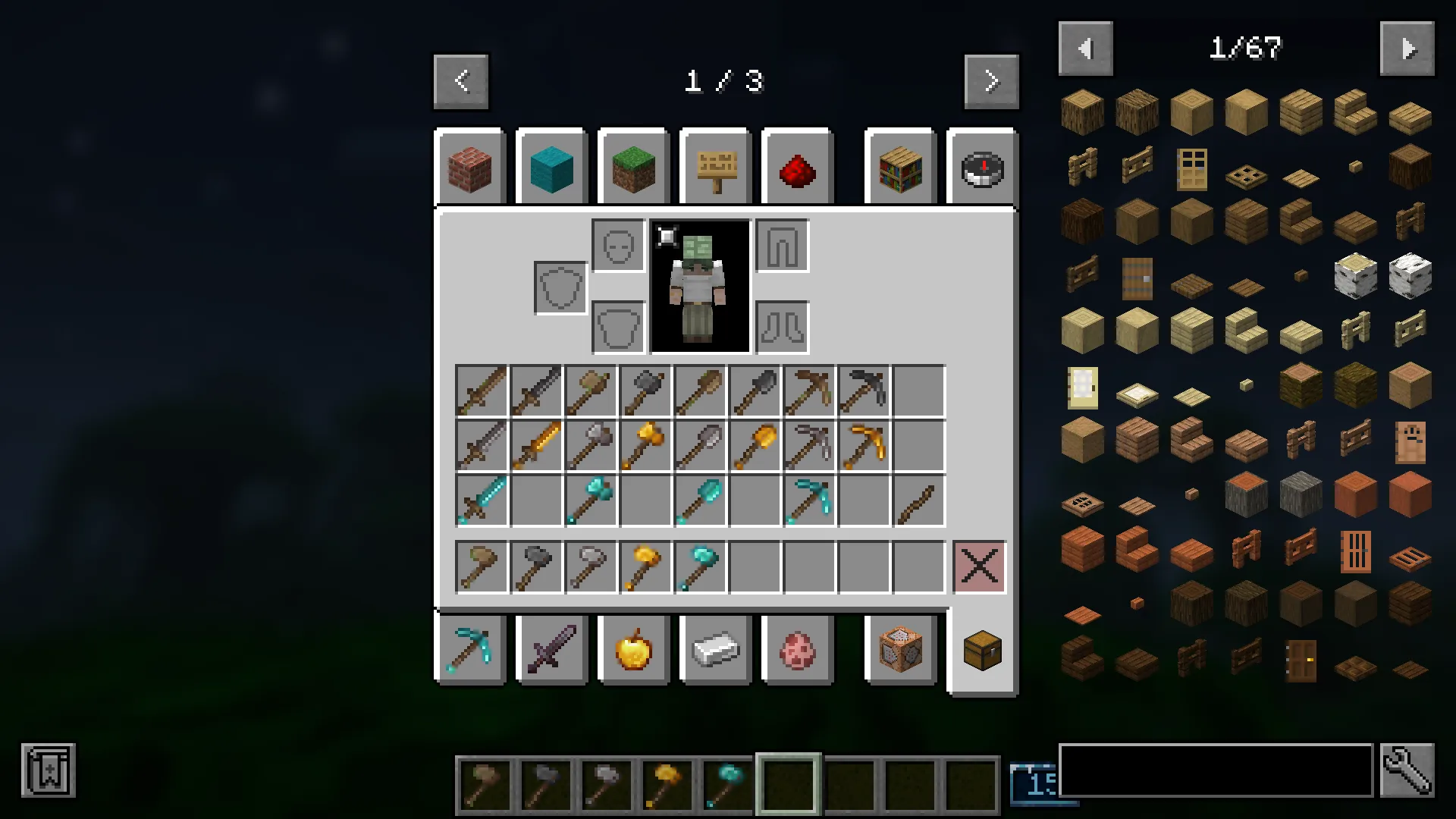Open the Combat tab with sword icon
The width and height of the screenshot is (1456, 819).
(x=551, y=650)
